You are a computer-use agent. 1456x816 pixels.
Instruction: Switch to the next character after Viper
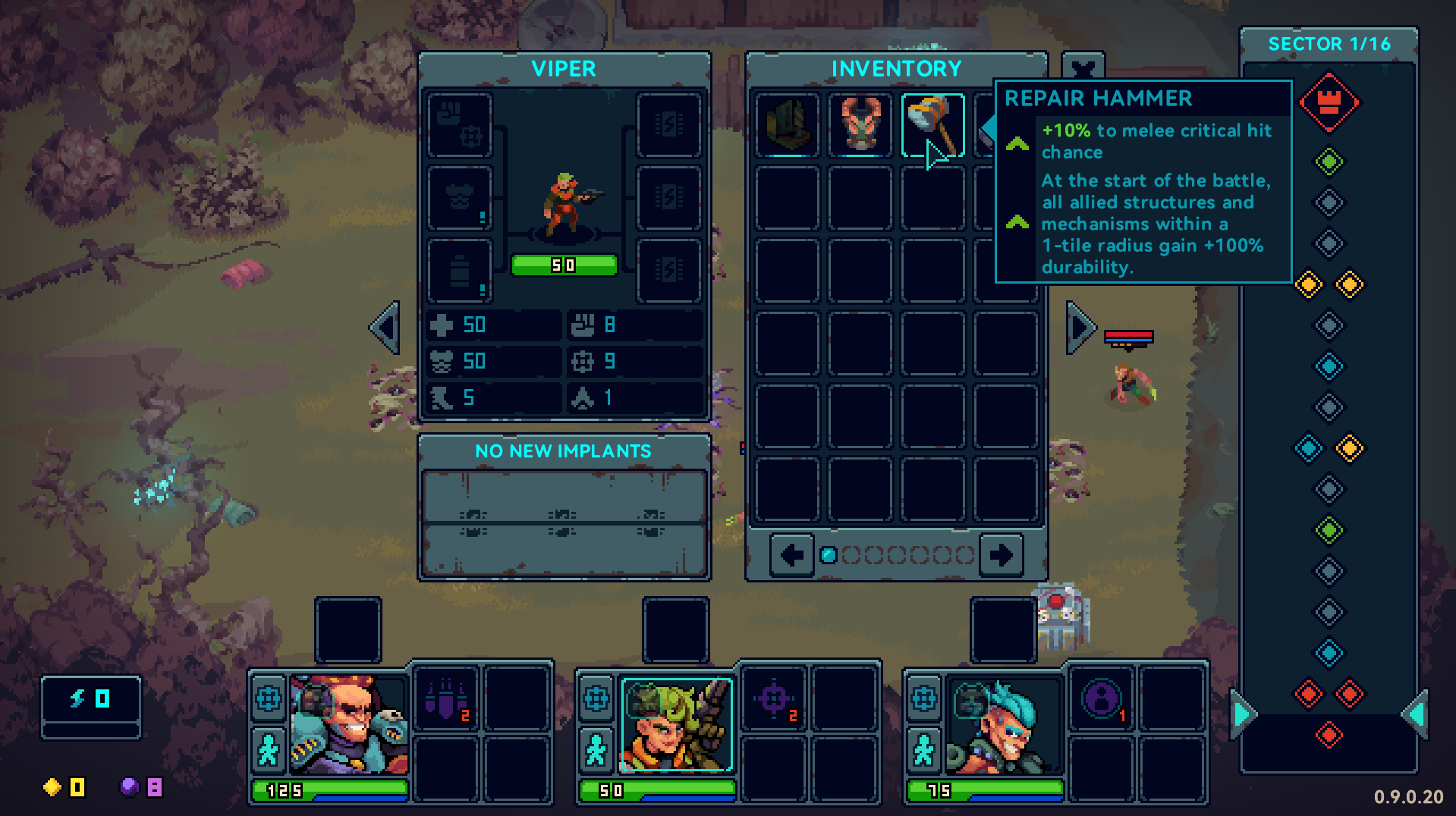(x=1080, y=328)
